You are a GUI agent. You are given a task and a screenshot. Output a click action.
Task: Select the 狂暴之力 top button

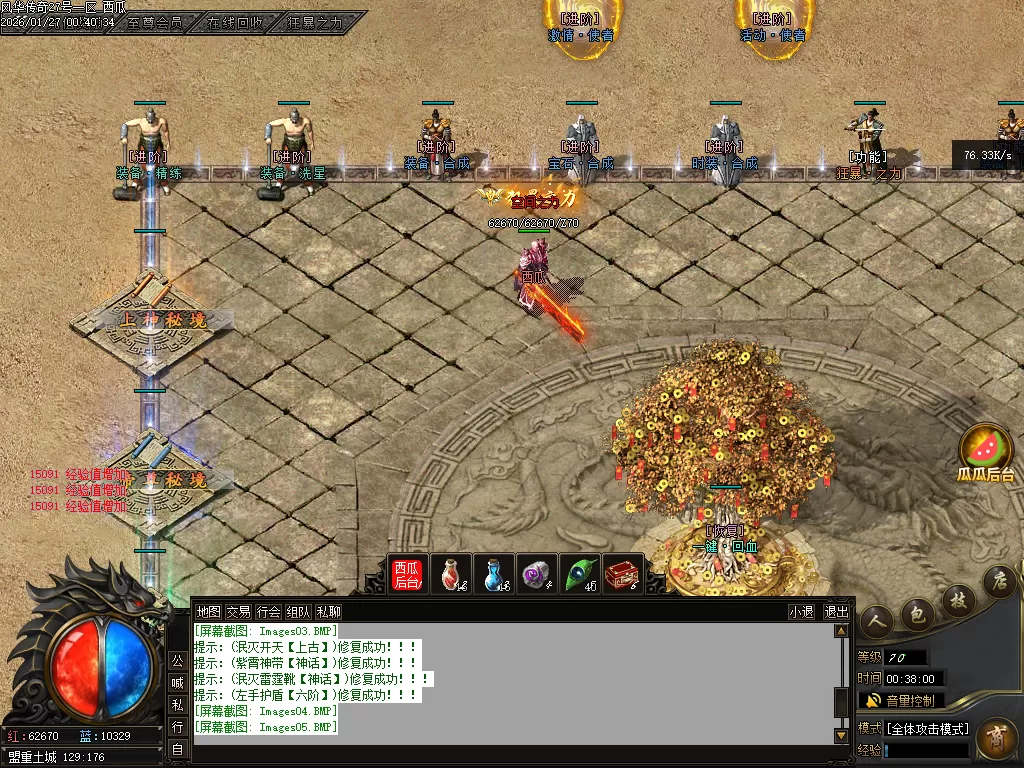click(314, 22)
